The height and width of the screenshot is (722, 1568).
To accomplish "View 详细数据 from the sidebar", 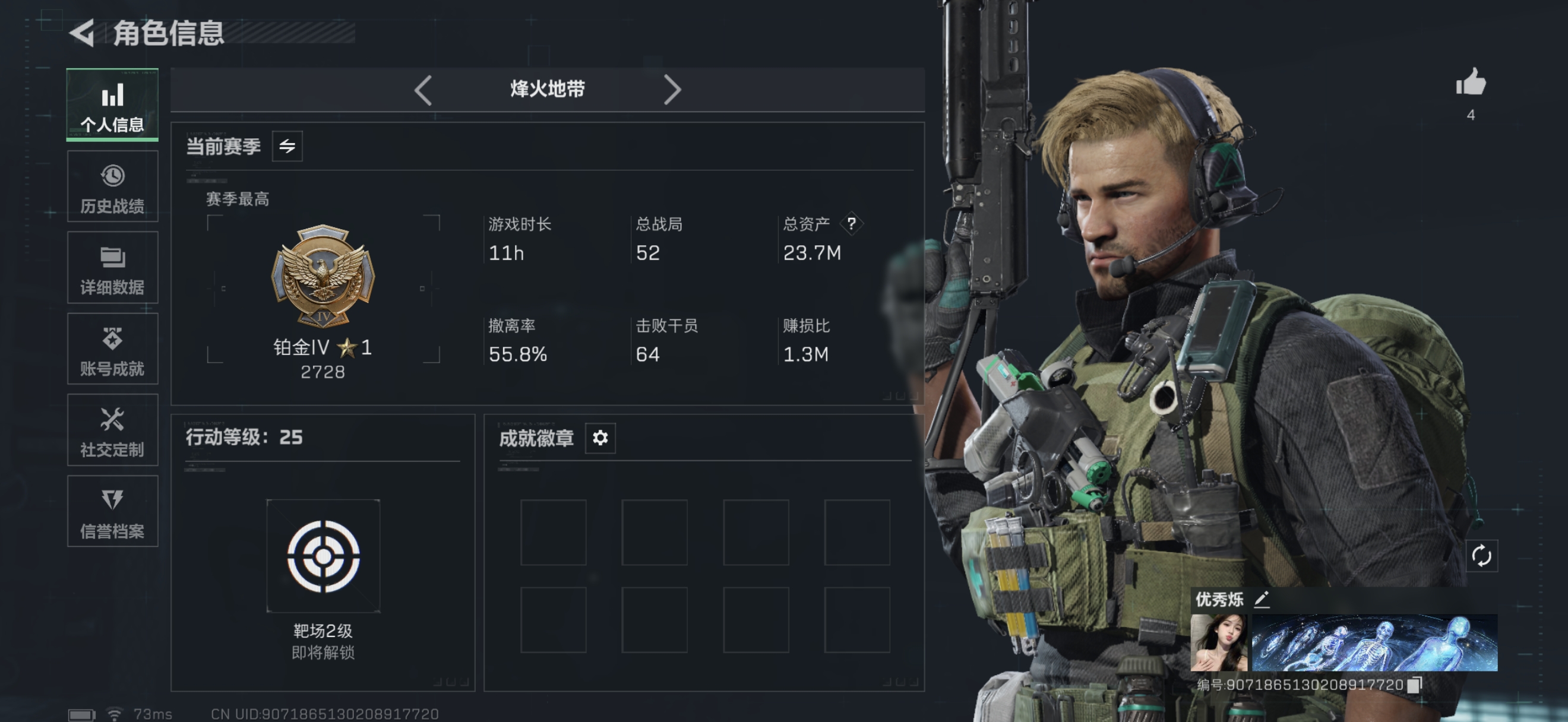I will coord(112,268).
